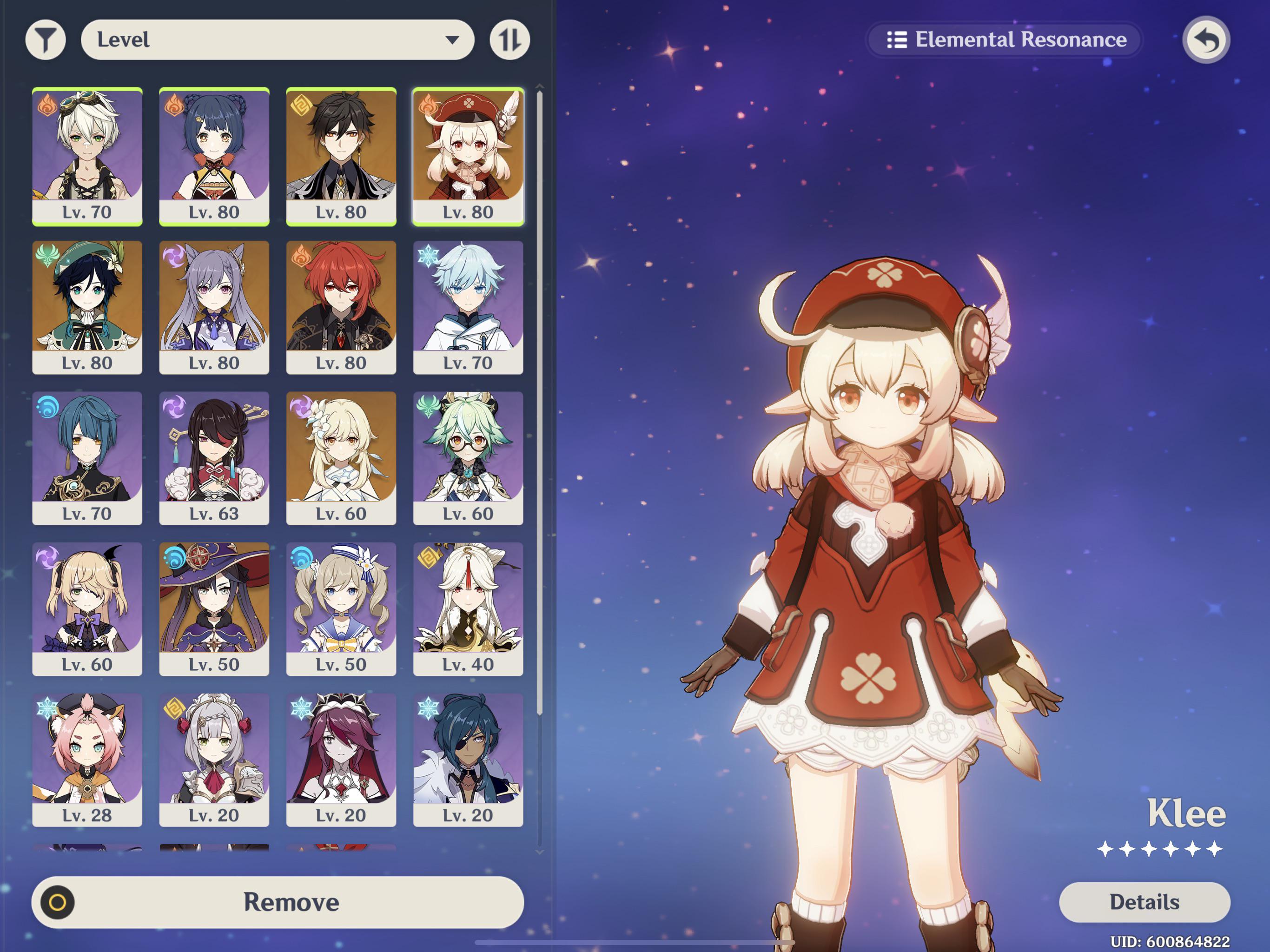Open Klee's Details page
This screenshot has height=952, width=1270.
coord(1144,902)
